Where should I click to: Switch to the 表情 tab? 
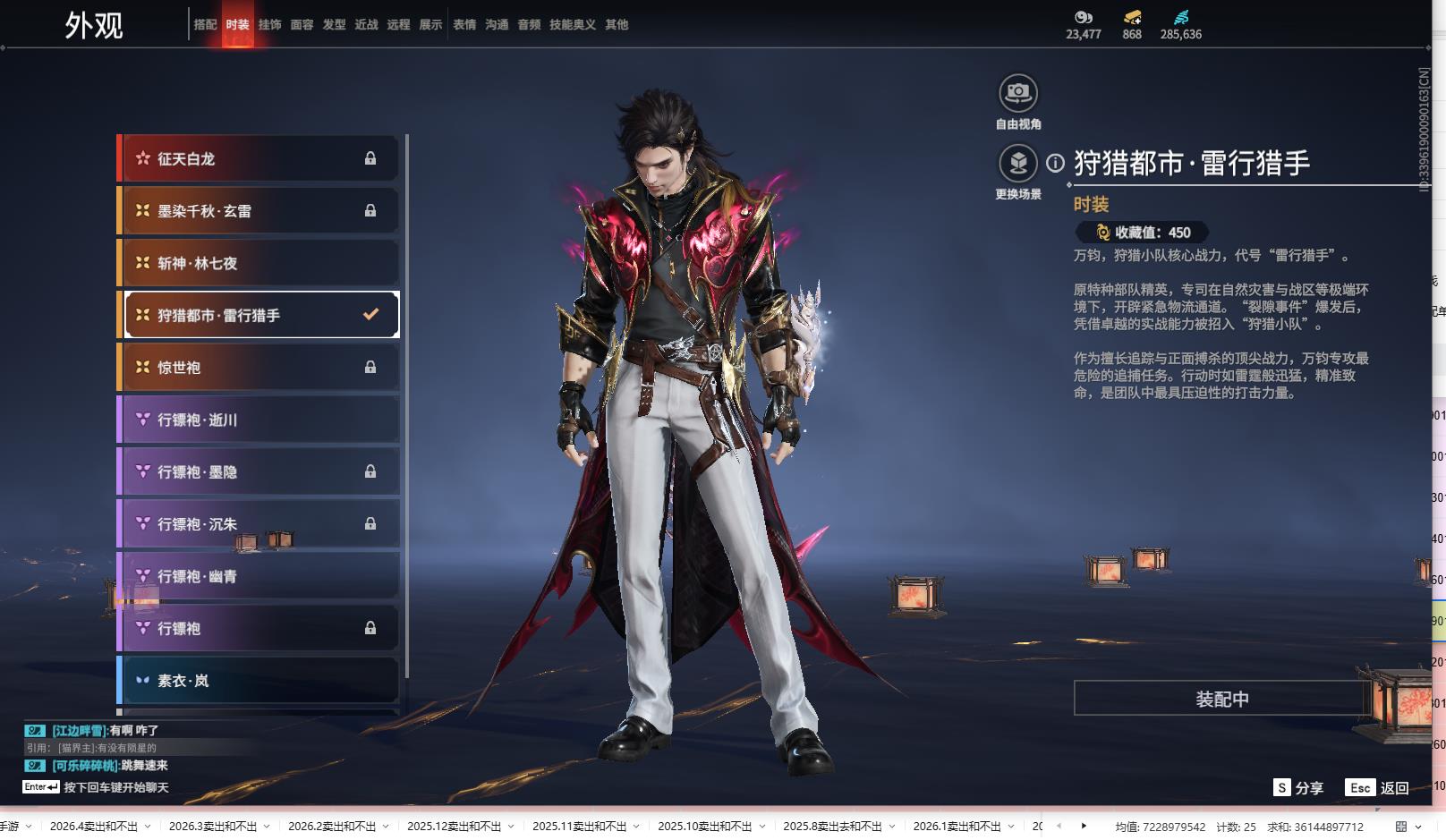(464, 25)
